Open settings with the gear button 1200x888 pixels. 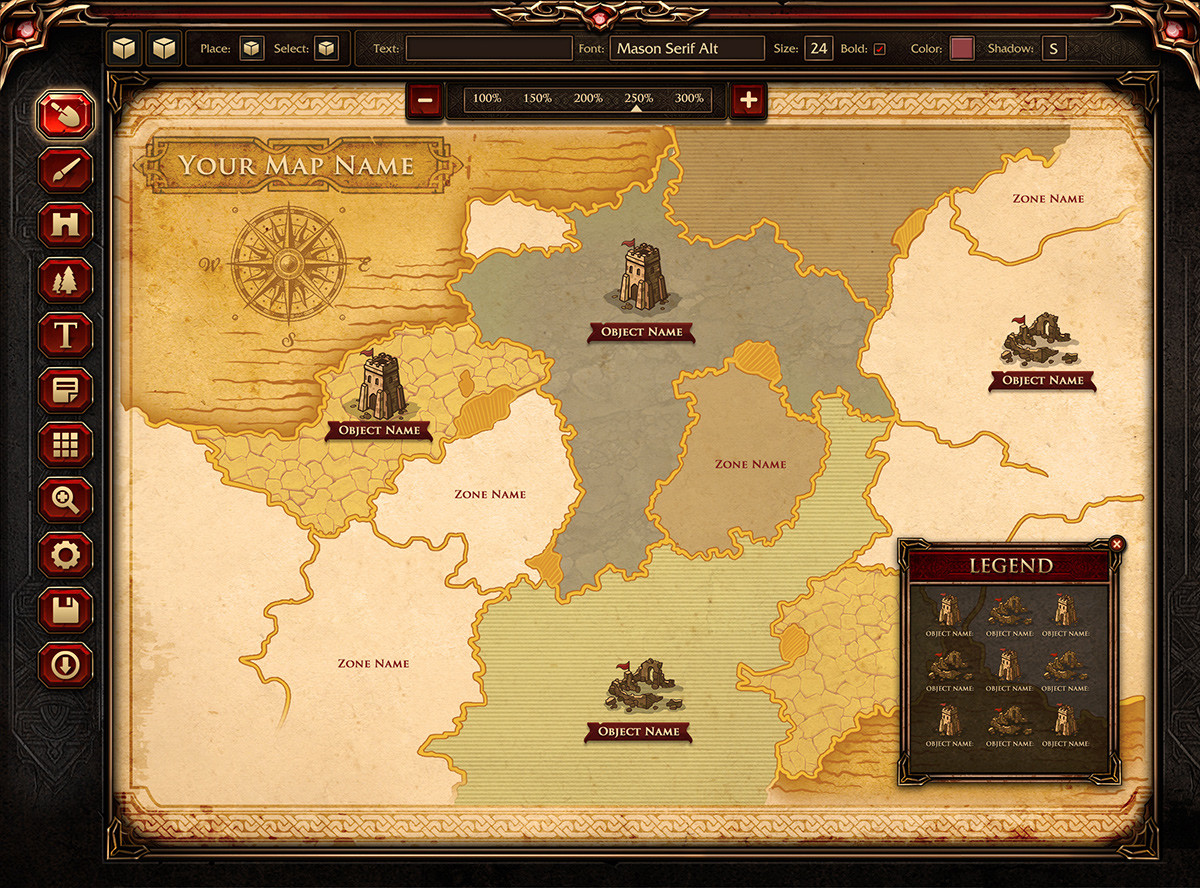[66, 554]
